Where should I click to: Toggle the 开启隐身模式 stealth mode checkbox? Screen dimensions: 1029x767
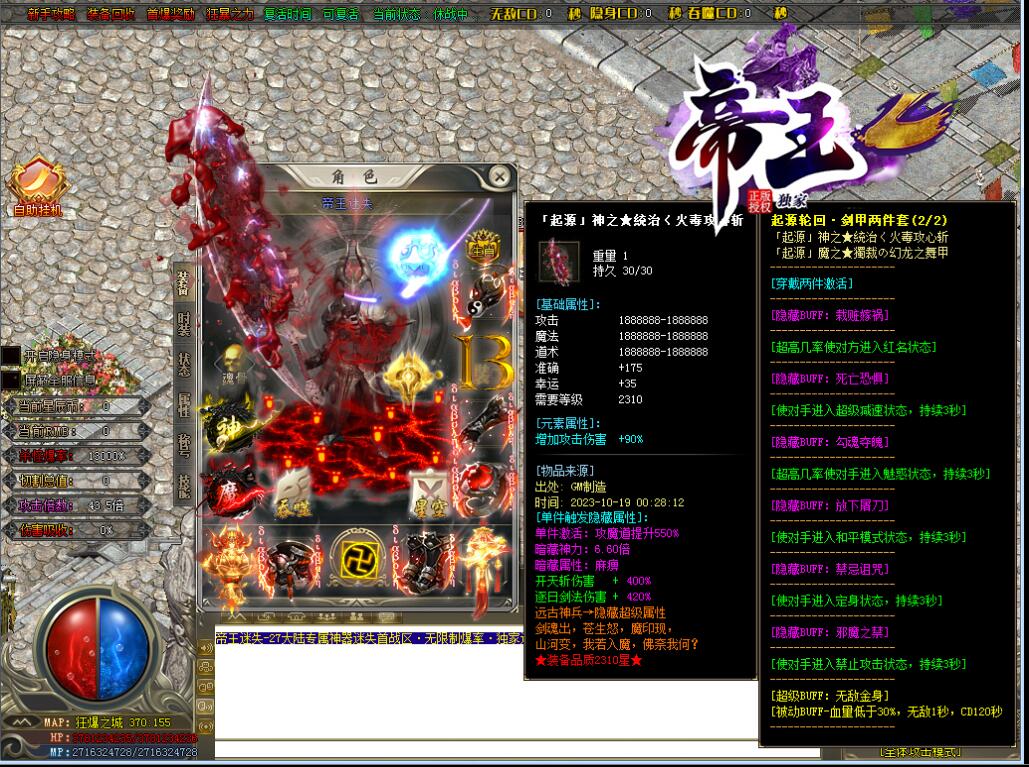[x=10, y=356]
